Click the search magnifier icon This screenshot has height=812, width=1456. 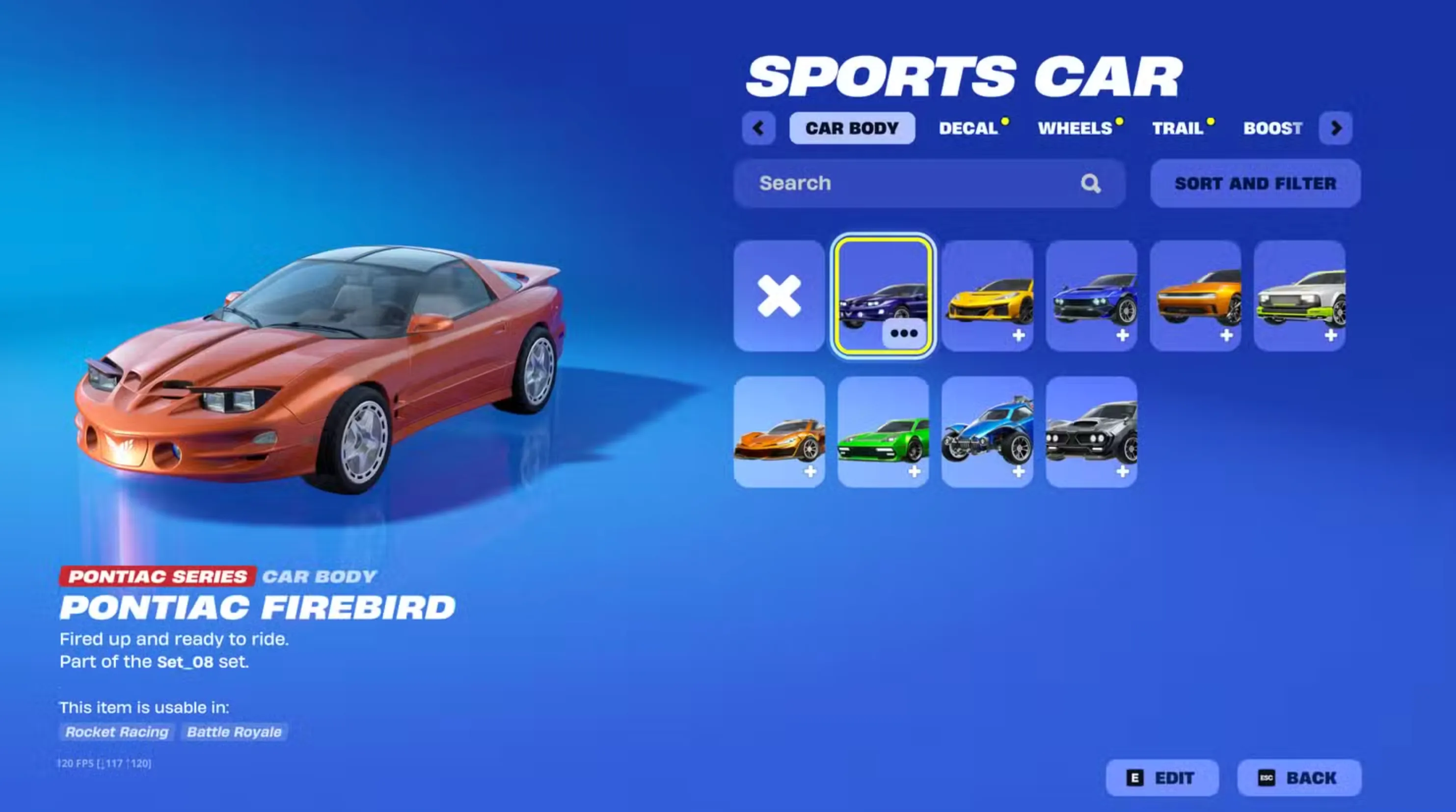click(x=1092, y=183)
